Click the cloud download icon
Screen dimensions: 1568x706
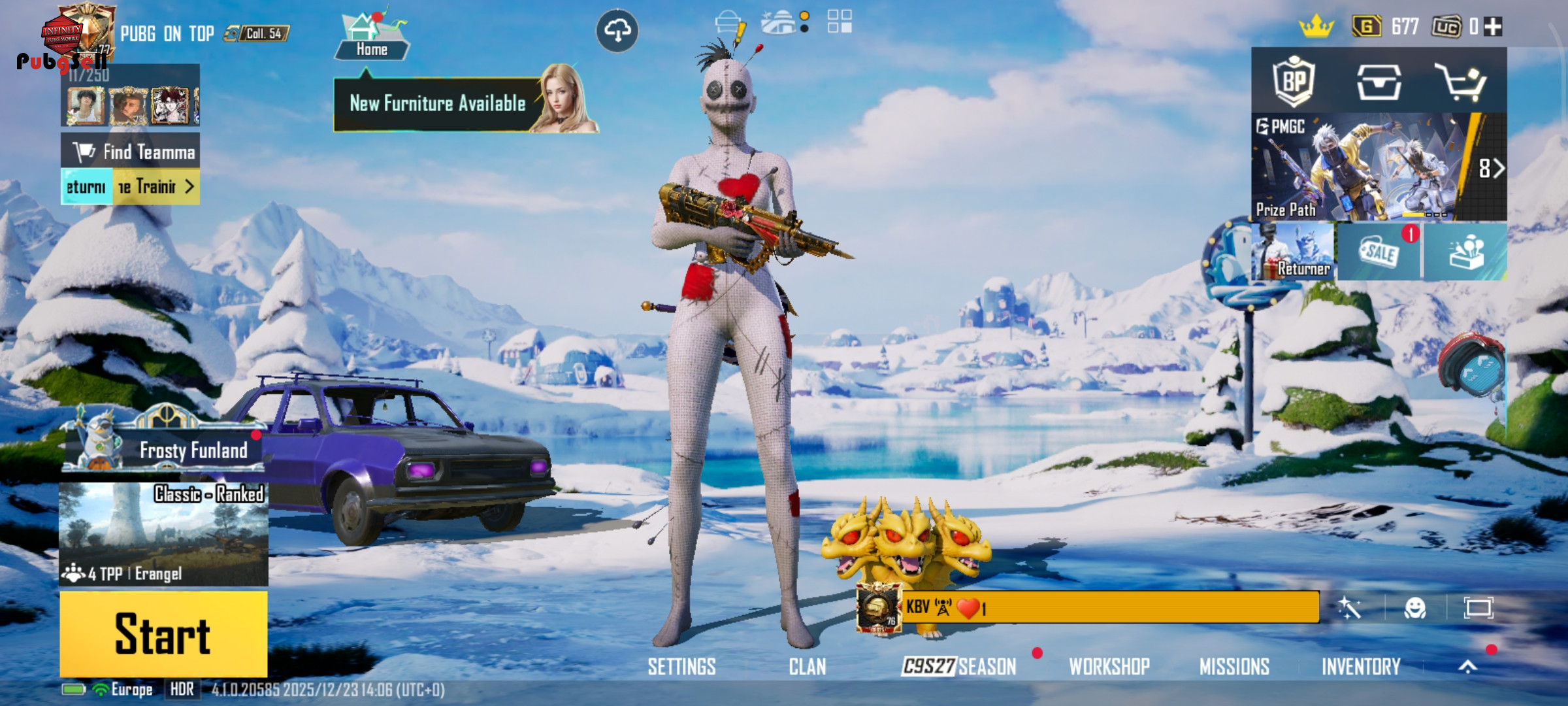pos(617,31)
